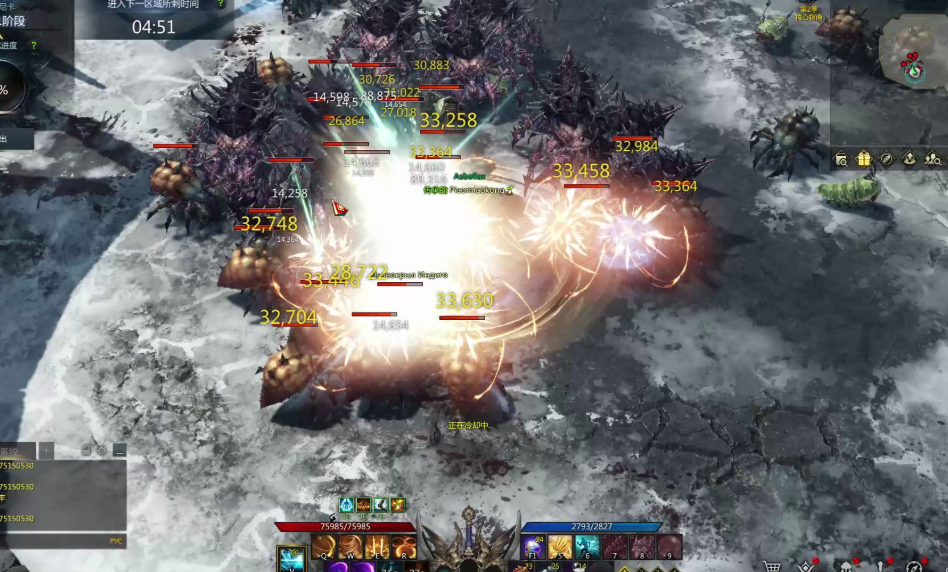Minimize the chat window
Image resolution: width=948 pixels, height=572 pixels.
coord(120,451)
